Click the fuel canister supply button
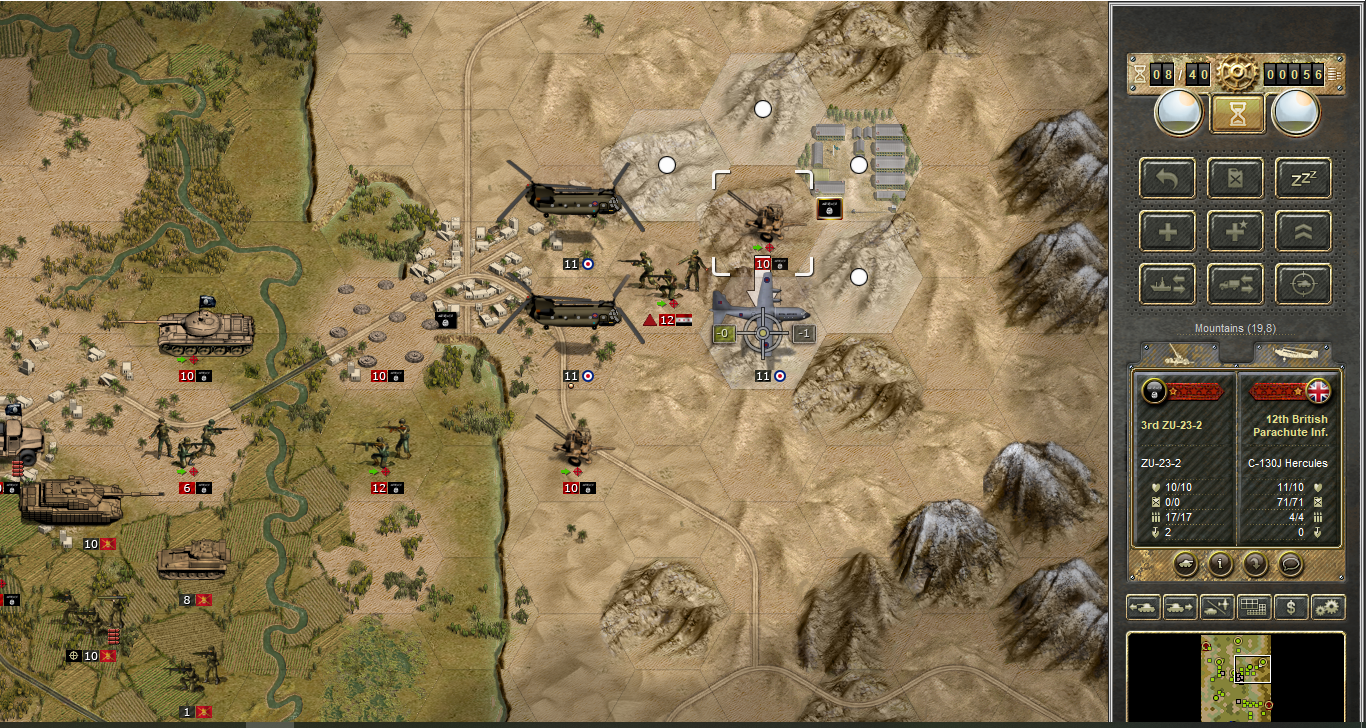The image size is (1366, 728). [1236, 178]
